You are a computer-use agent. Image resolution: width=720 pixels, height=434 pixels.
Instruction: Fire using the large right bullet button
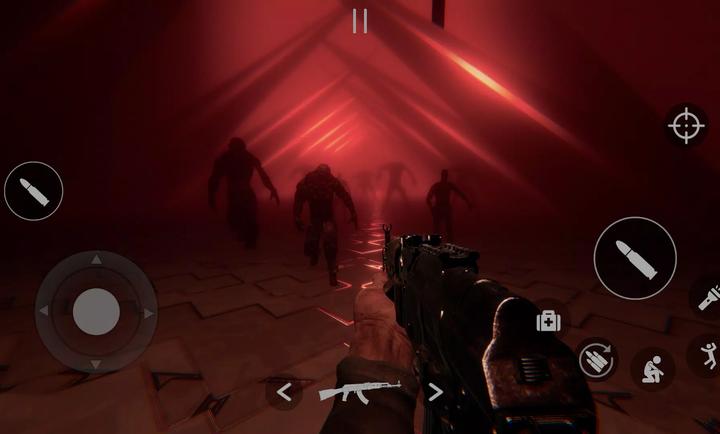(634, 257)
